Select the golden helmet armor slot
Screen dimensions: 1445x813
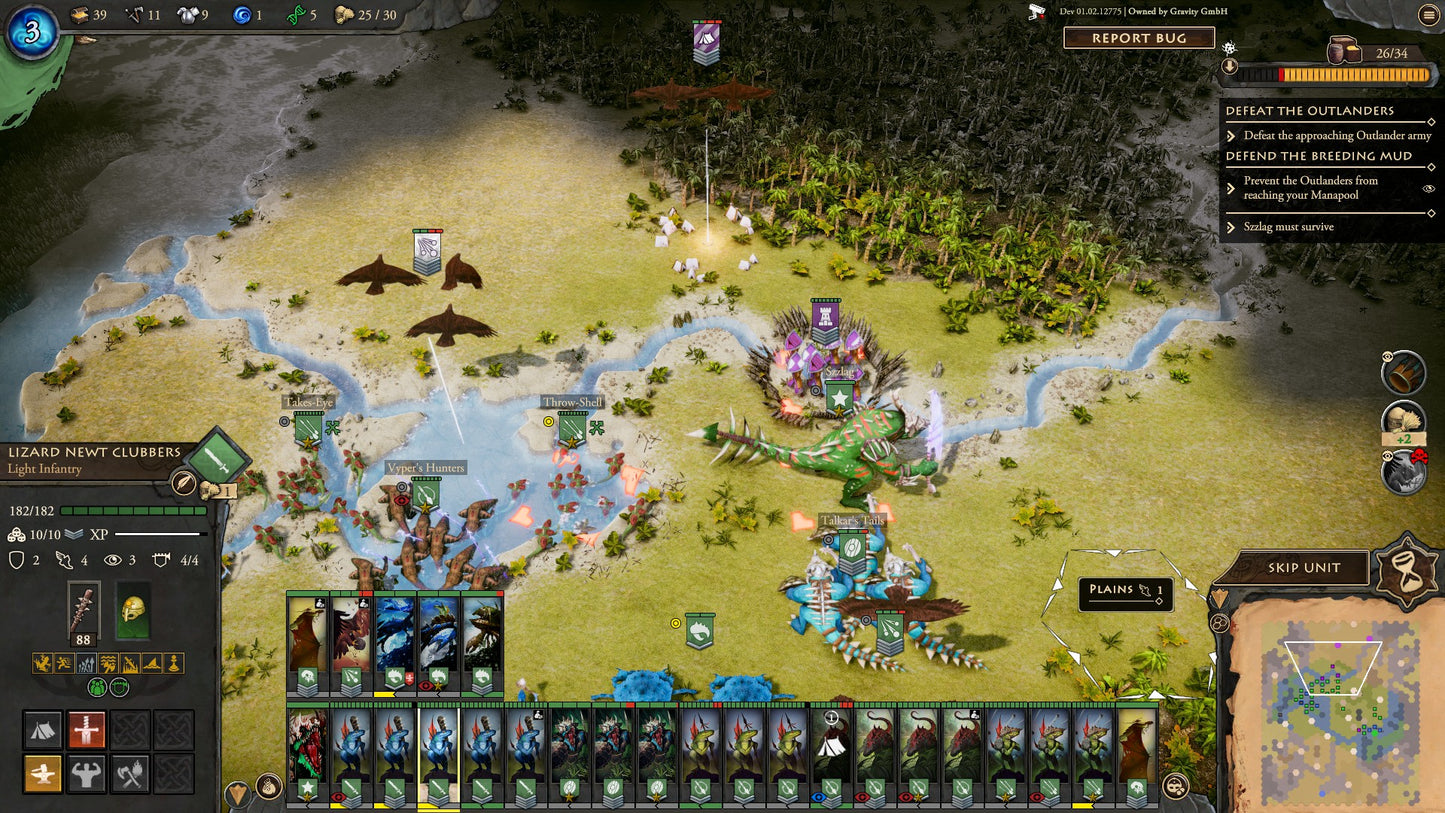[132, 610]
